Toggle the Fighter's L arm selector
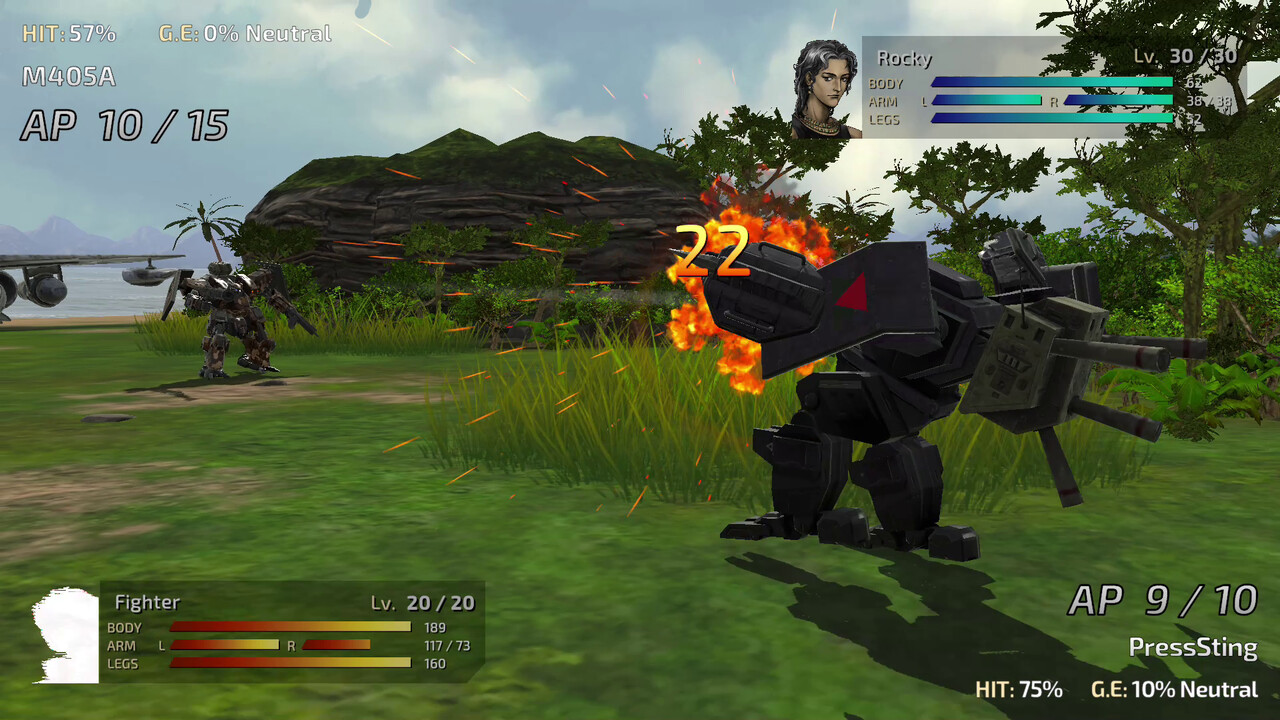1280x720 pixels. click(163, 644)
